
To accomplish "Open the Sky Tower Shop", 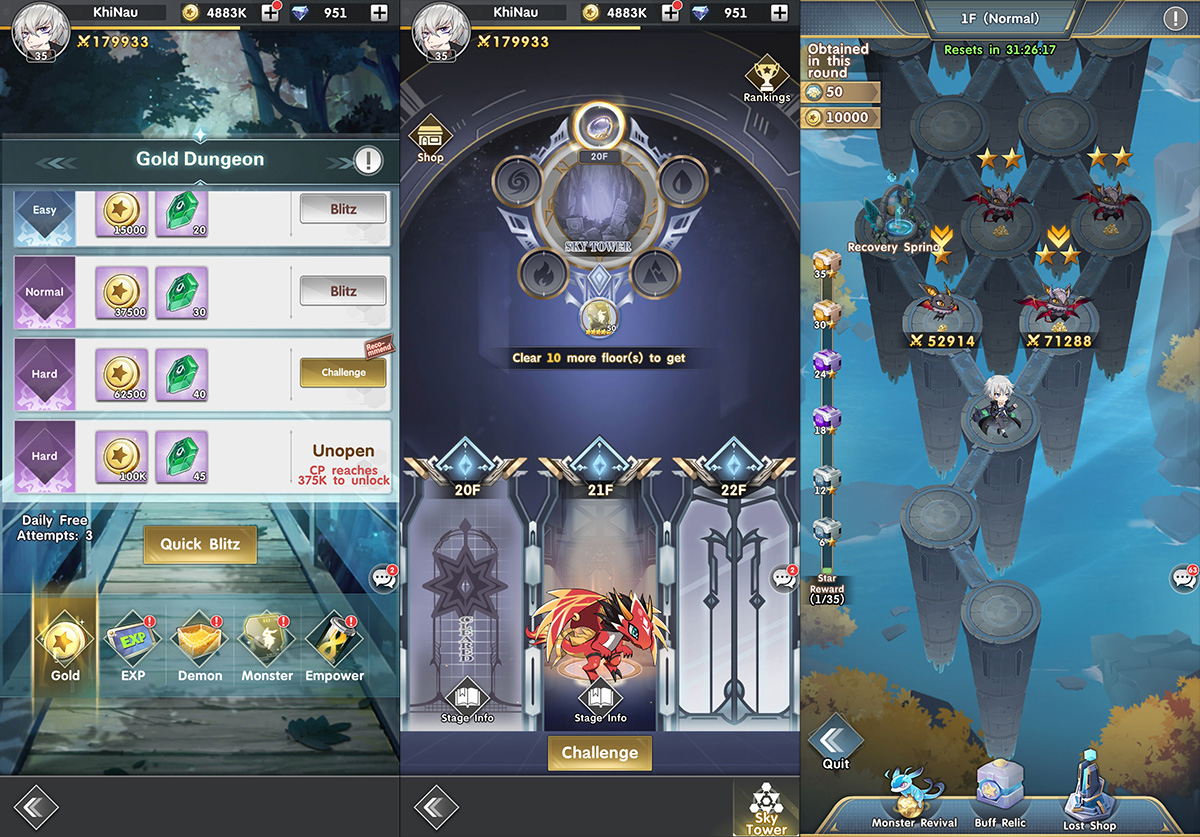I will [430, 138].
